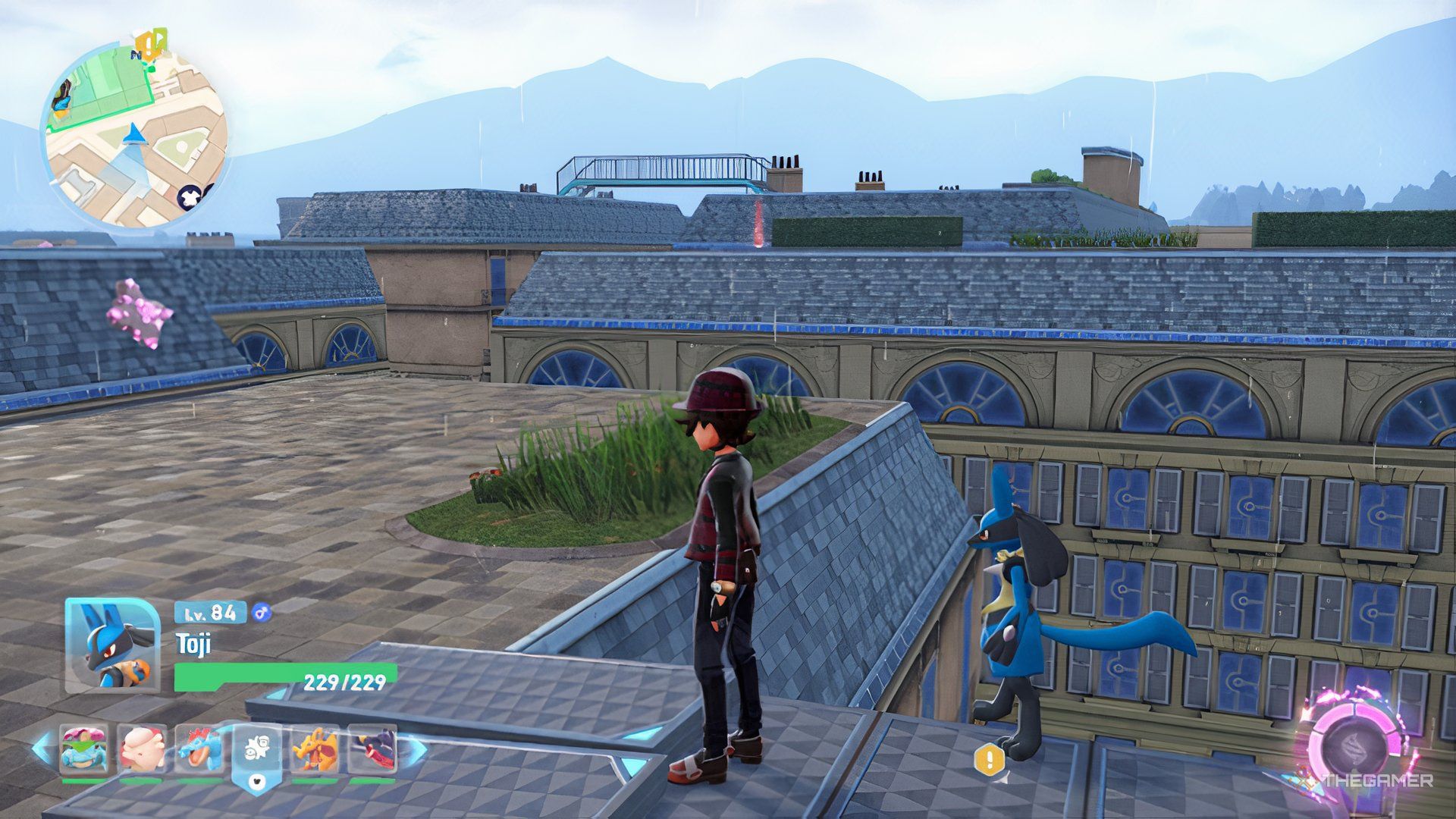
Task: Select the highlighted Lucario silhouette party slot
Action: click(257, 751)
